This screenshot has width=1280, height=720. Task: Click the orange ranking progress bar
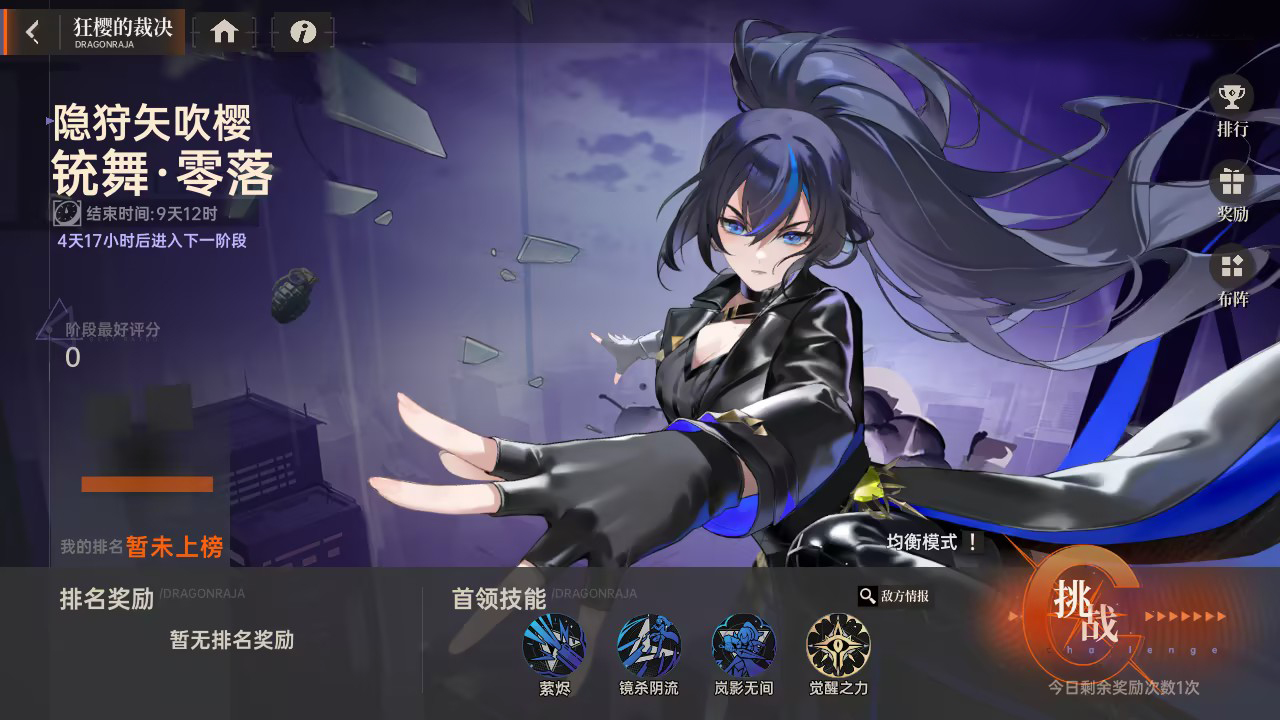(x=146, y=484)
